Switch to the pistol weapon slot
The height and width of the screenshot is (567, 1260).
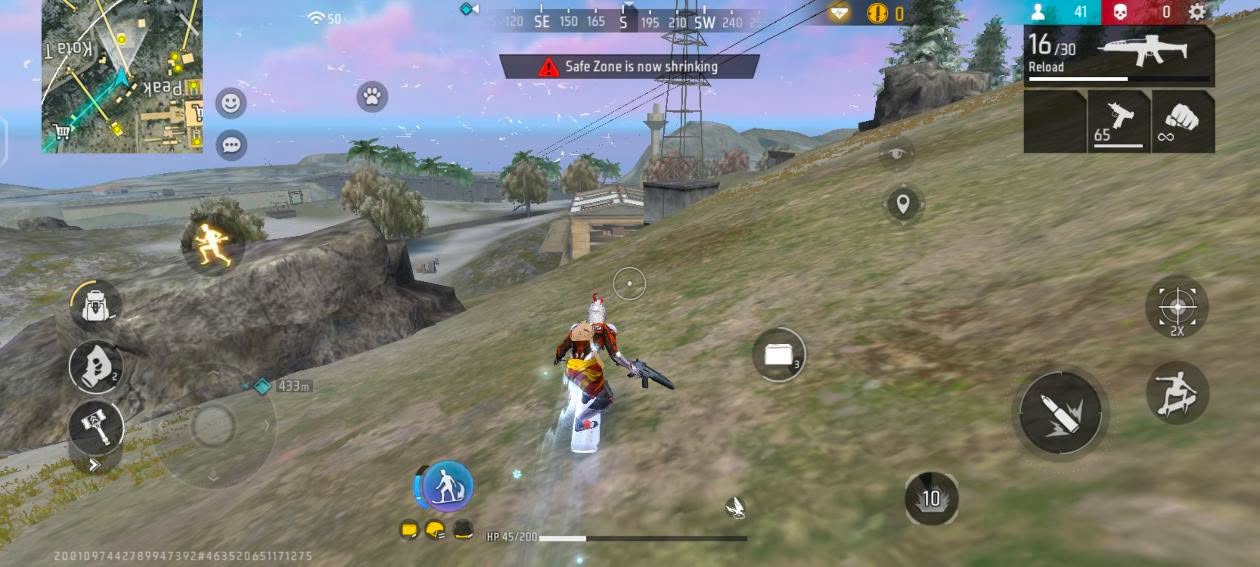coord(1118,122)
